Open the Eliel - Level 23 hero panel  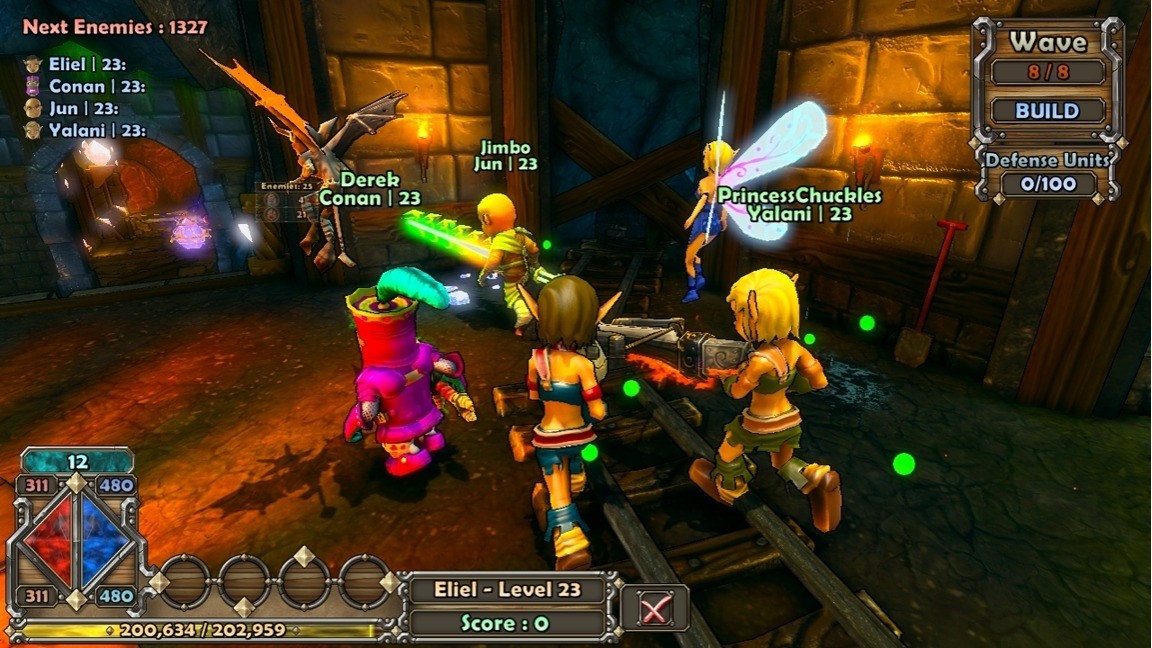(507, 589)
